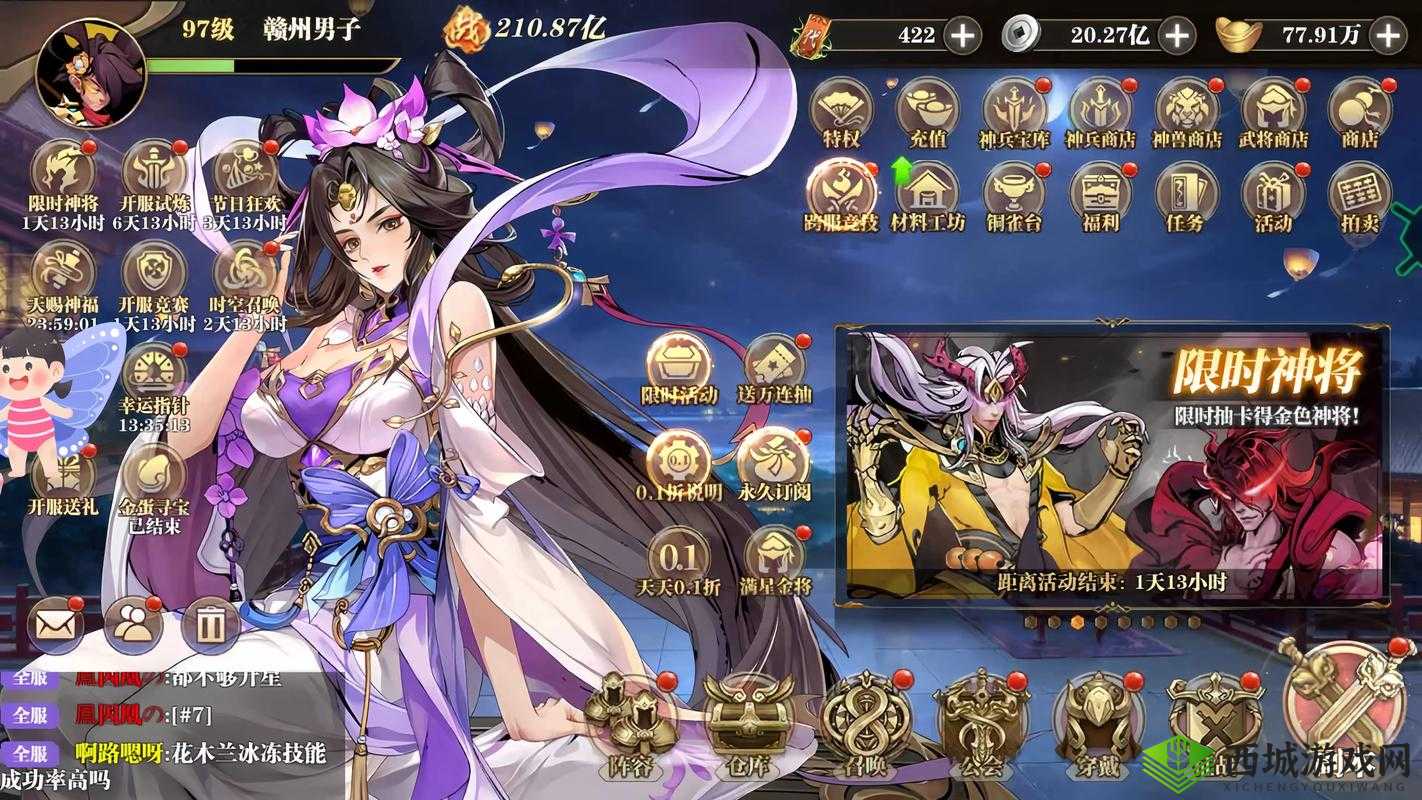Image resolution: width=1422 pixels, height=800 pixels.
Task: Open the 神兵宝库 treasury
Action: click(x=1014, y=111)
